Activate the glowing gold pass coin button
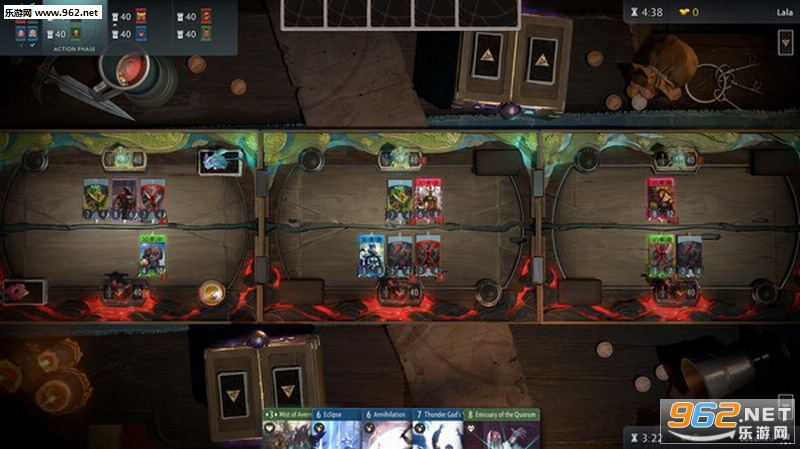 point(211,293)
